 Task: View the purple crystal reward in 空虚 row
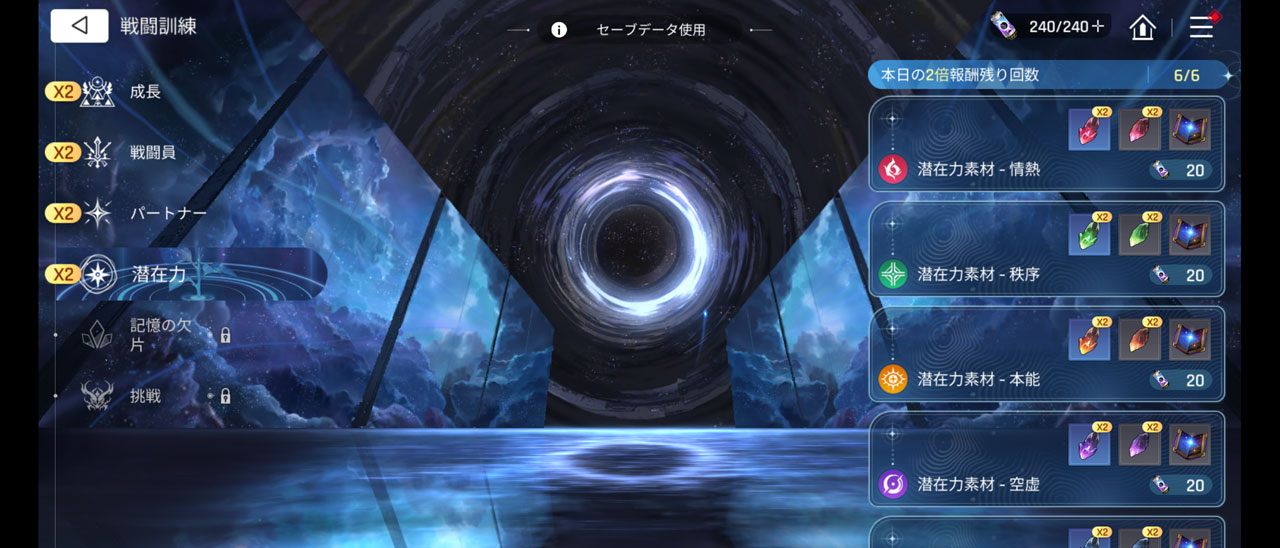tap(1089, 446)
